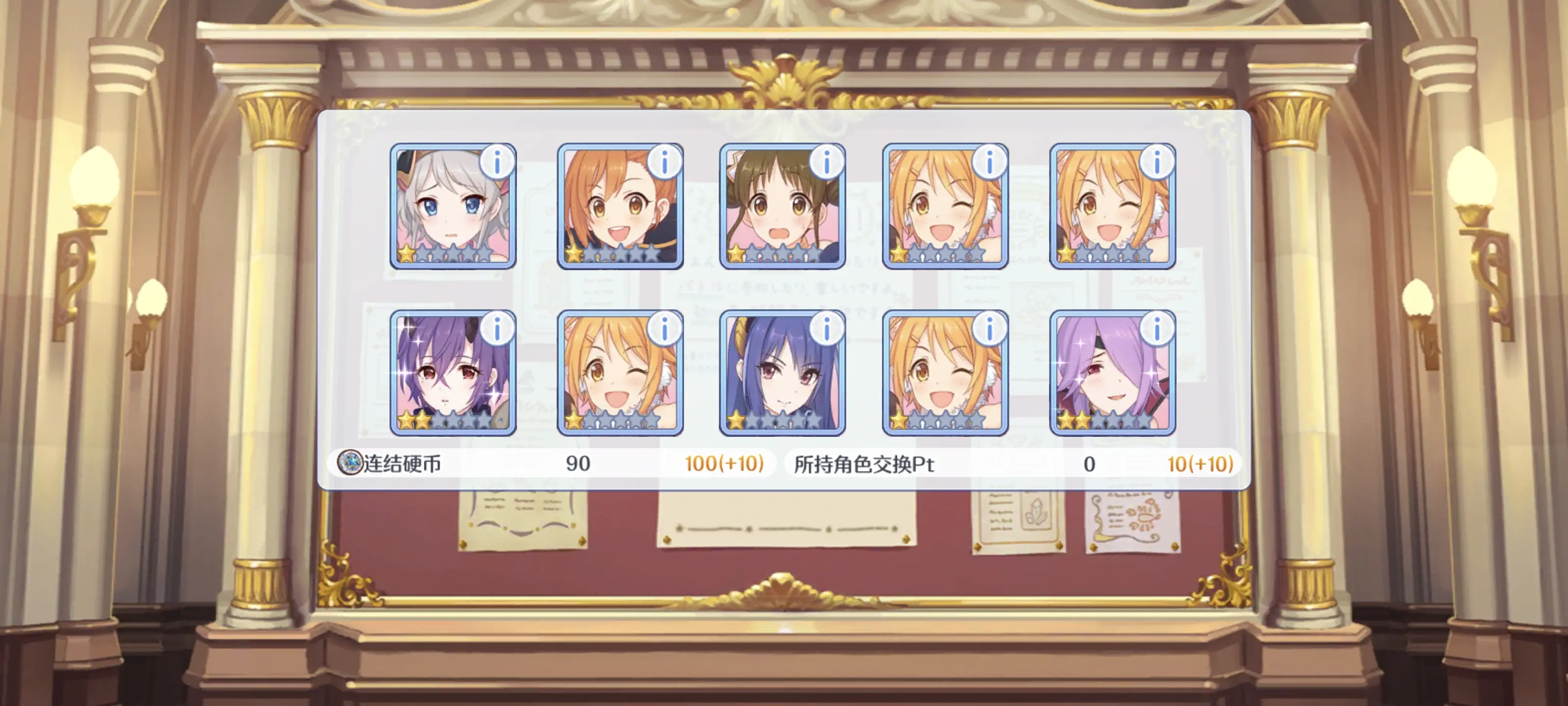
Task: Open info for the silver-haired character
Action: [x=497, y=163]
